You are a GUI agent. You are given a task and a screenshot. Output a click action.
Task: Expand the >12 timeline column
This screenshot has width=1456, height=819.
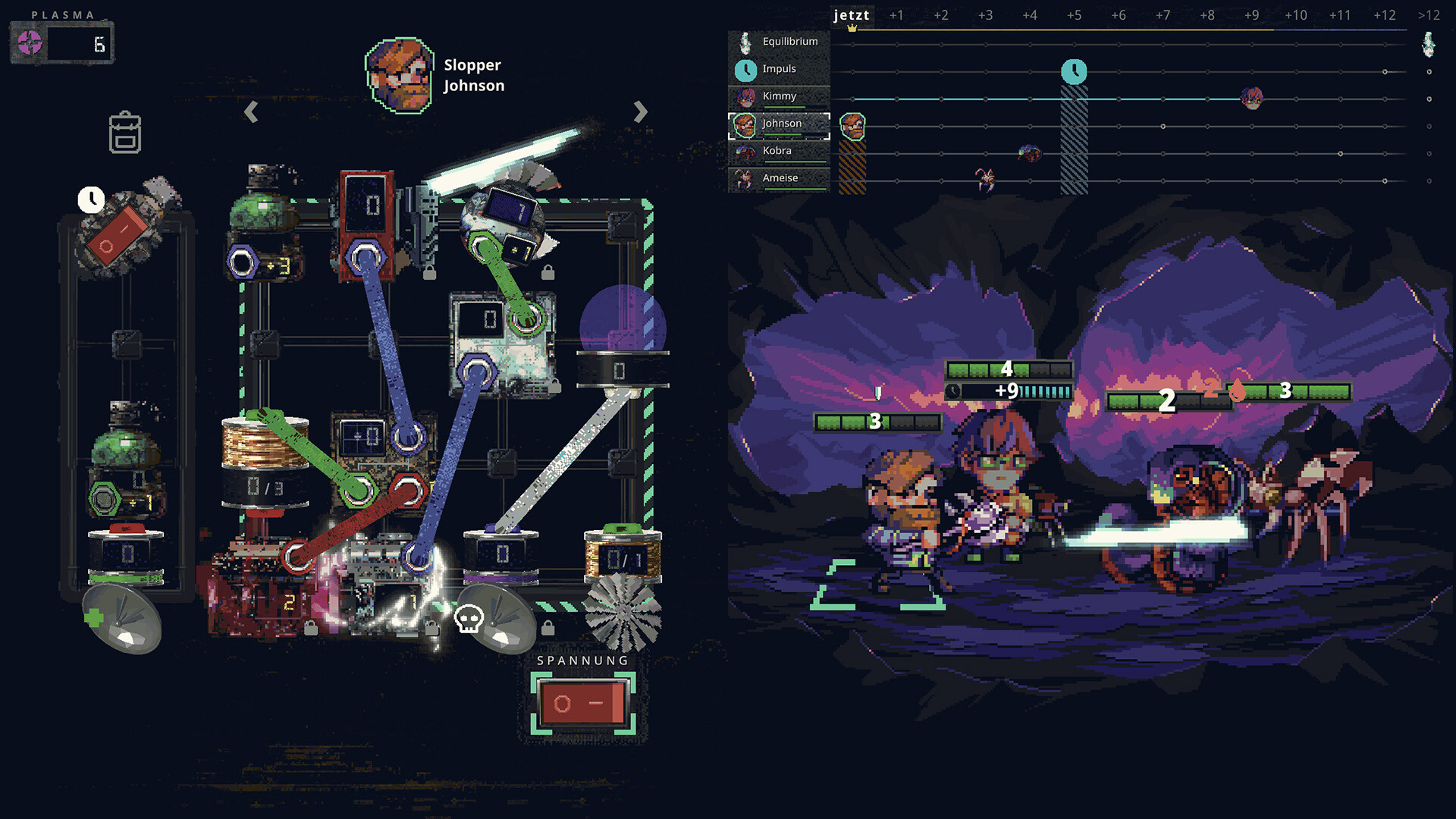[x=1429, y=15]
